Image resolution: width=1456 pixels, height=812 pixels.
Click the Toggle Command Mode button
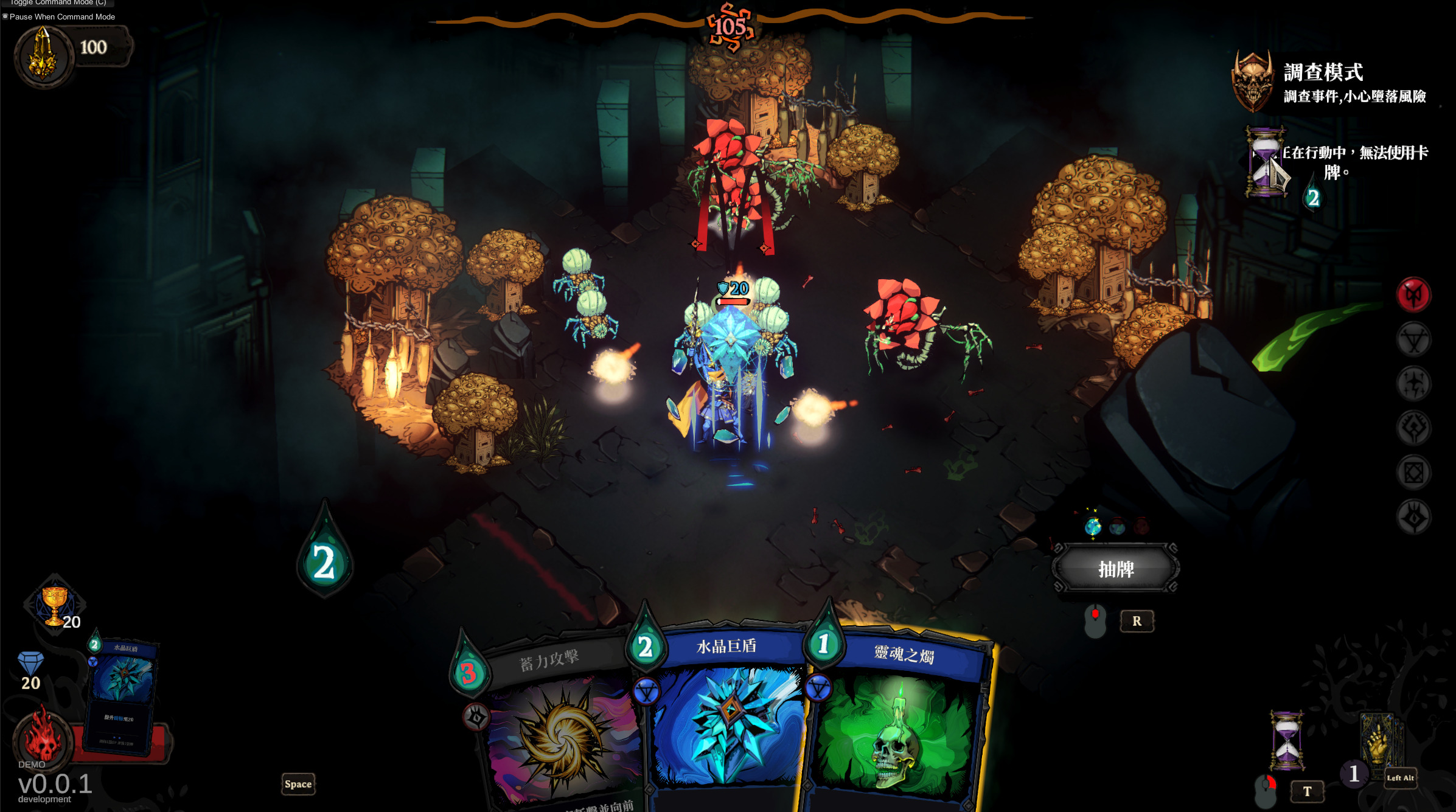tap(58, 3)
